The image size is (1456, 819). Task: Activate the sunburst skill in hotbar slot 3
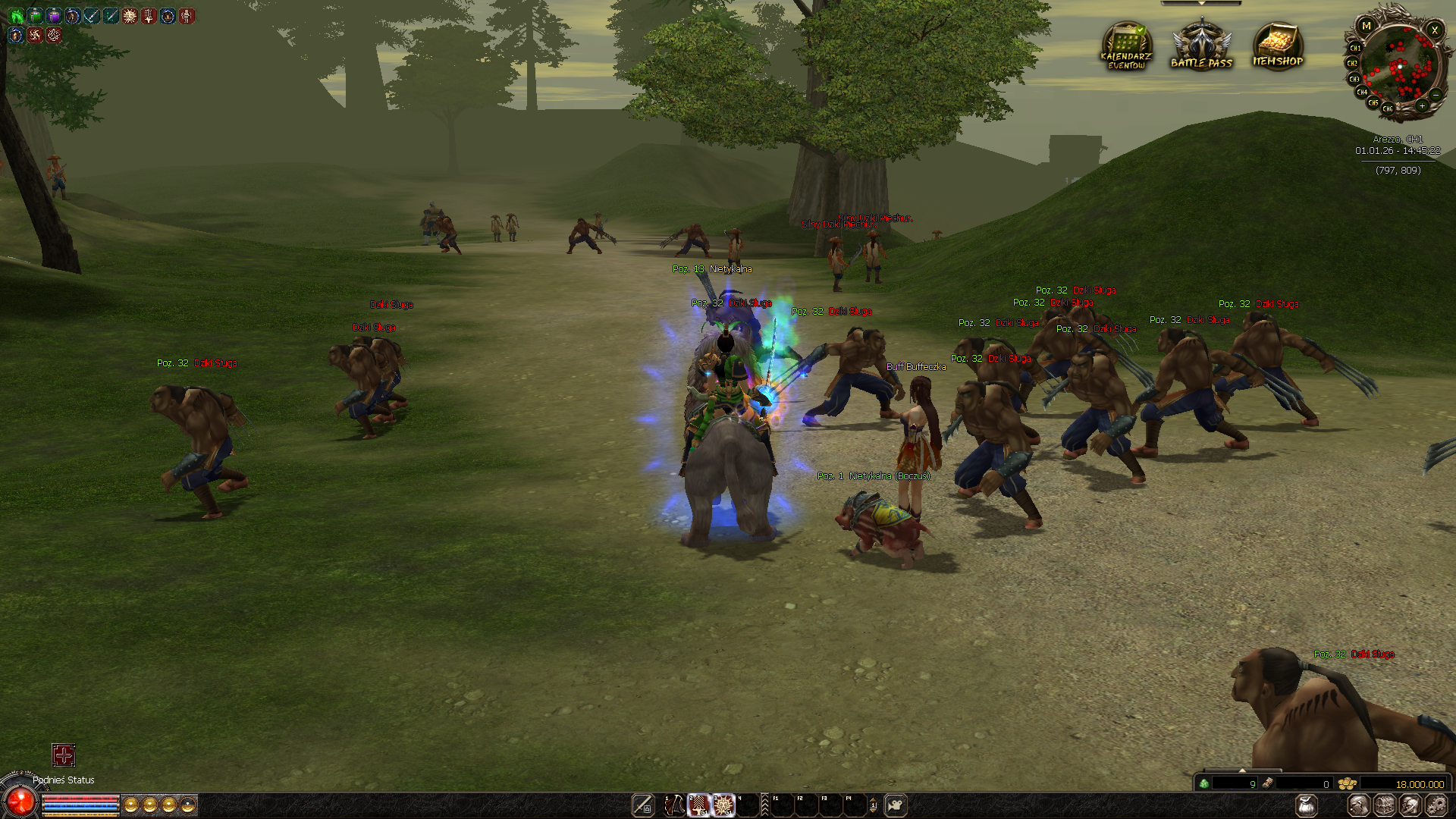(723, 805)
